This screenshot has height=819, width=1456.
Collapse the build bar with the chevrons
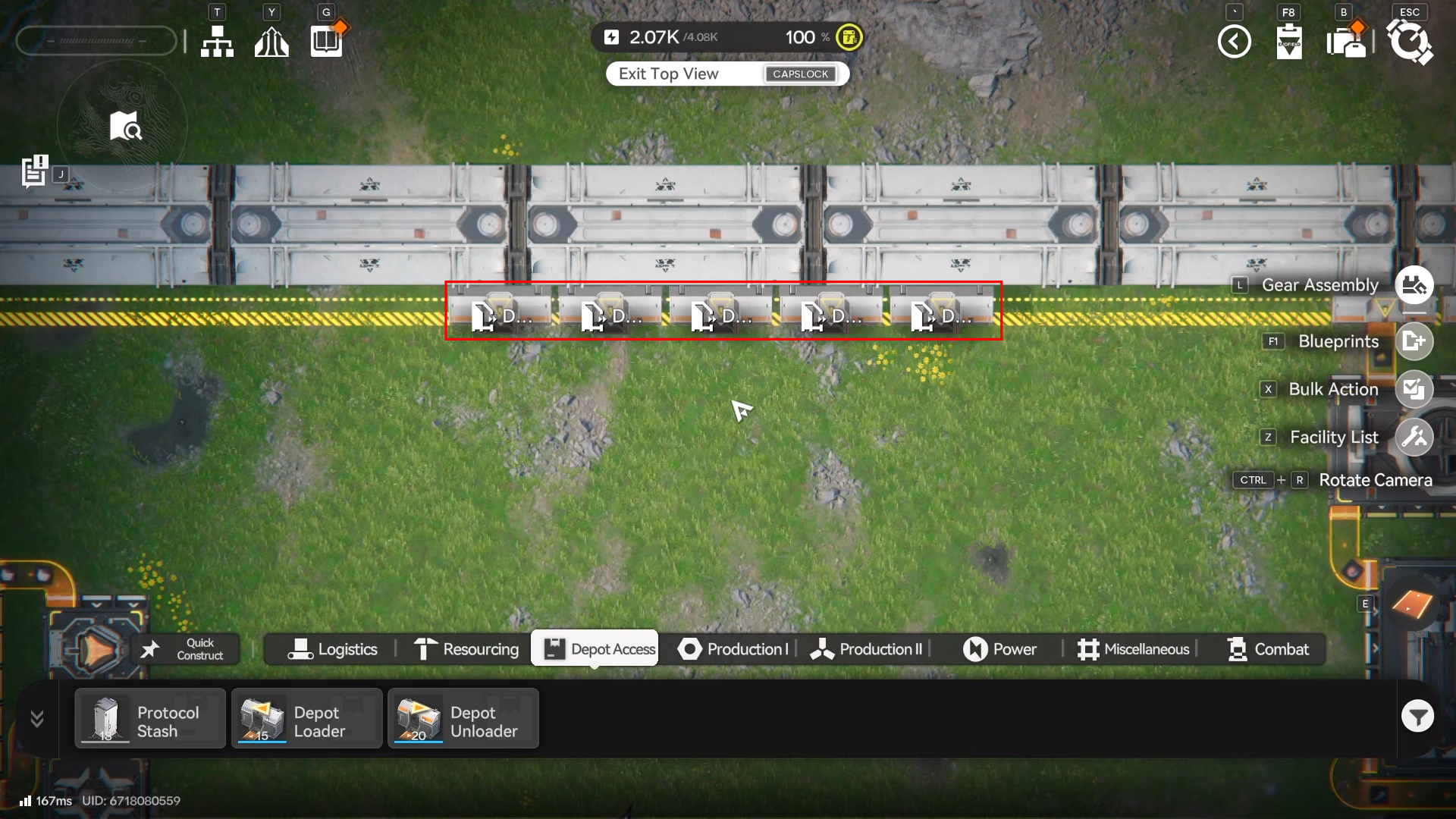pos(37,718)
